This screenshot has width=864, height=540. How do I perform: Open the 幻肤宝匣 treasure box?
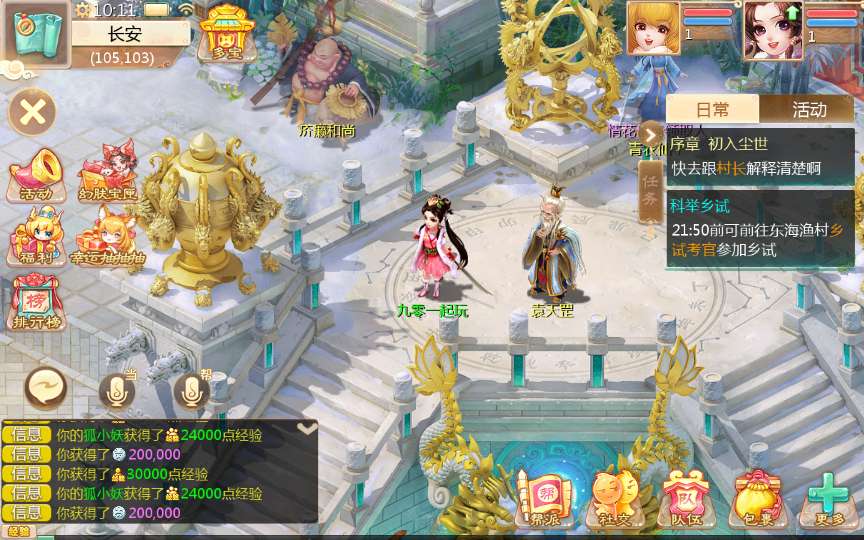point(107,174)
